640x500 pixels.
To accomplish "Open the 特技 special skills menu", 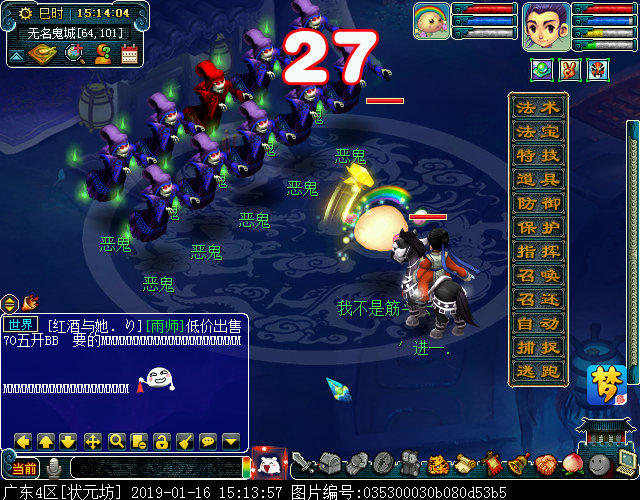I will pyautogui.click(x=538, y=156).
